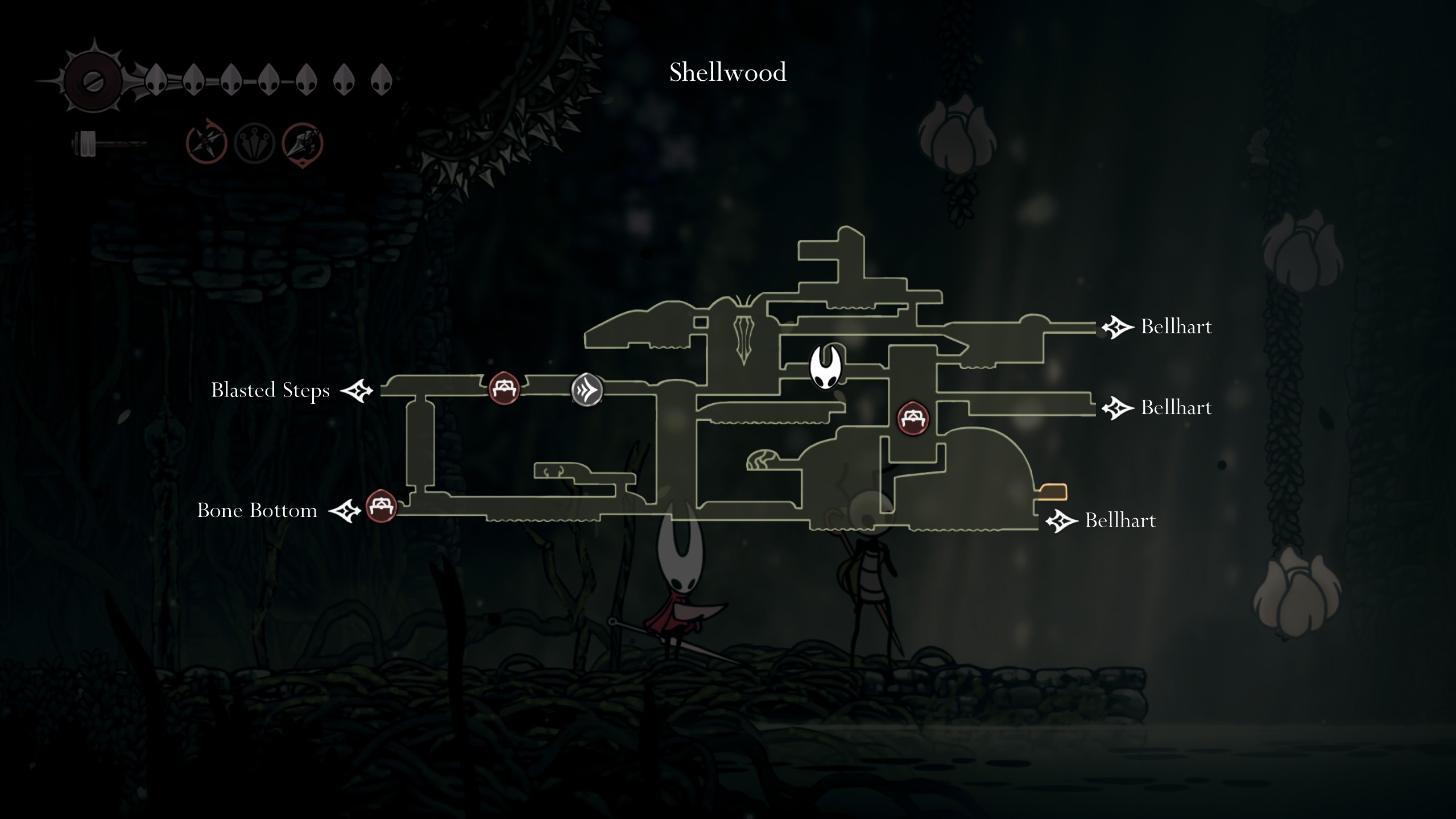The image size is (1456, 819).
Task: Select the straight pin tool icon
Action: 255,142
